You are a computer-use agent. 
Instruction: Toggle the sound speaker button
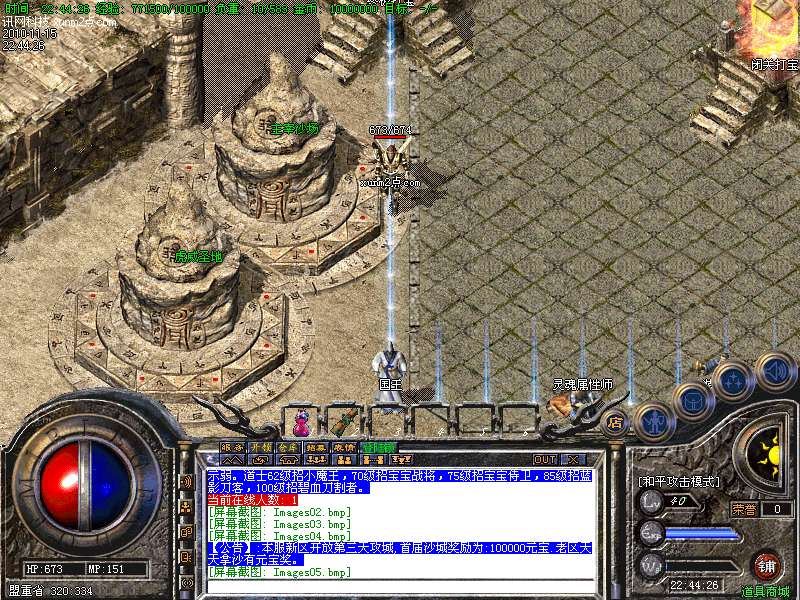(775, 369)
